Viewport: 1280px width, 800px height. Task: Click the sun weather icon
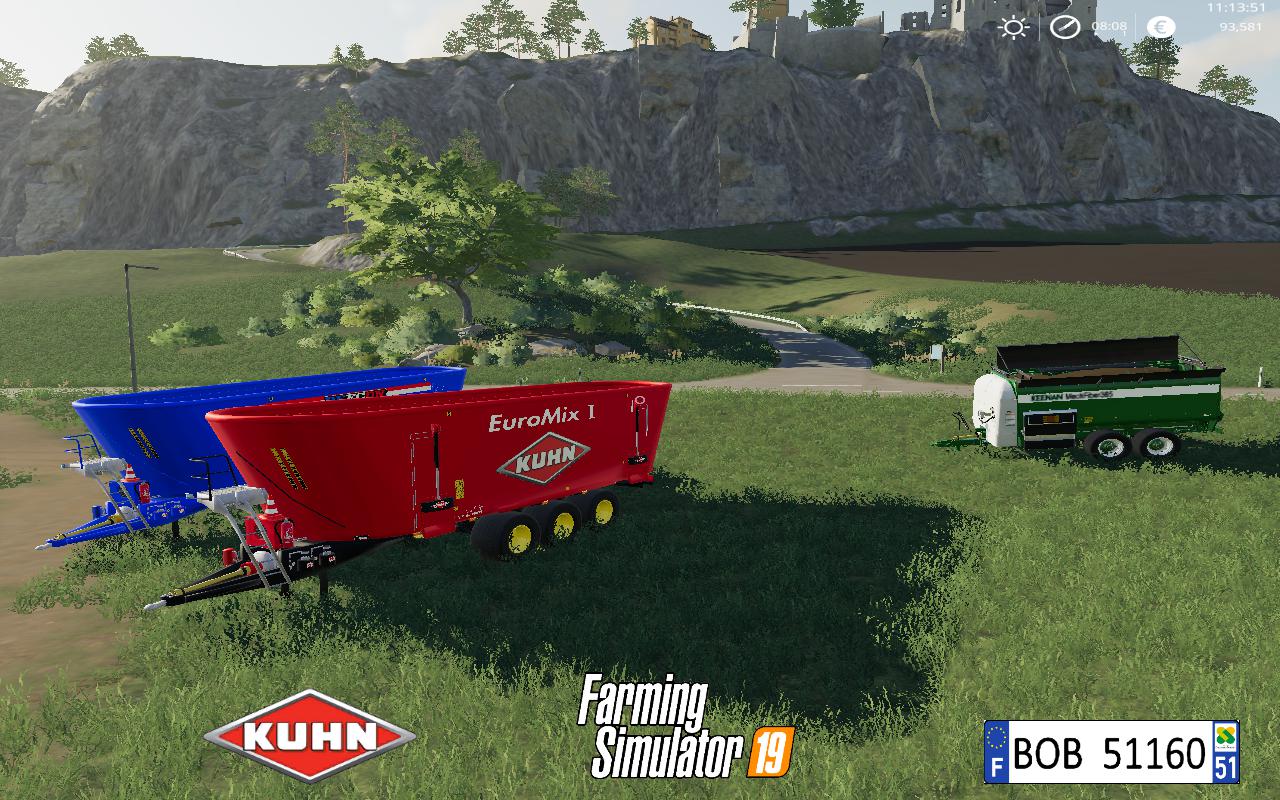1014,27
